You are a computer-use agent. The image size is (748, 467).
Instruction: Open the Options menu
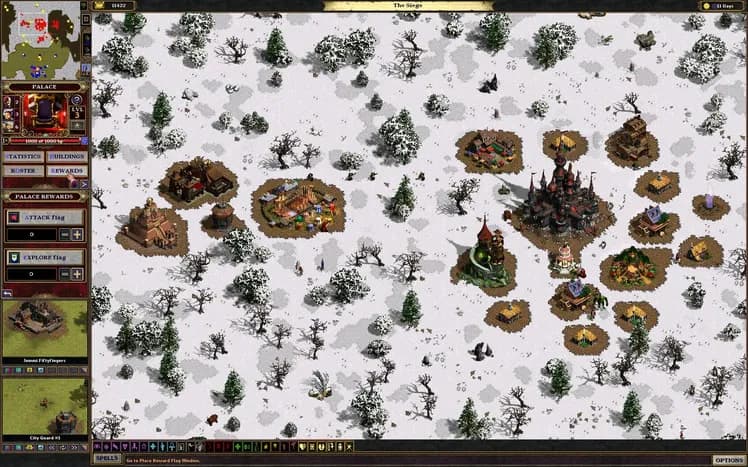click(x=729, y=459)
